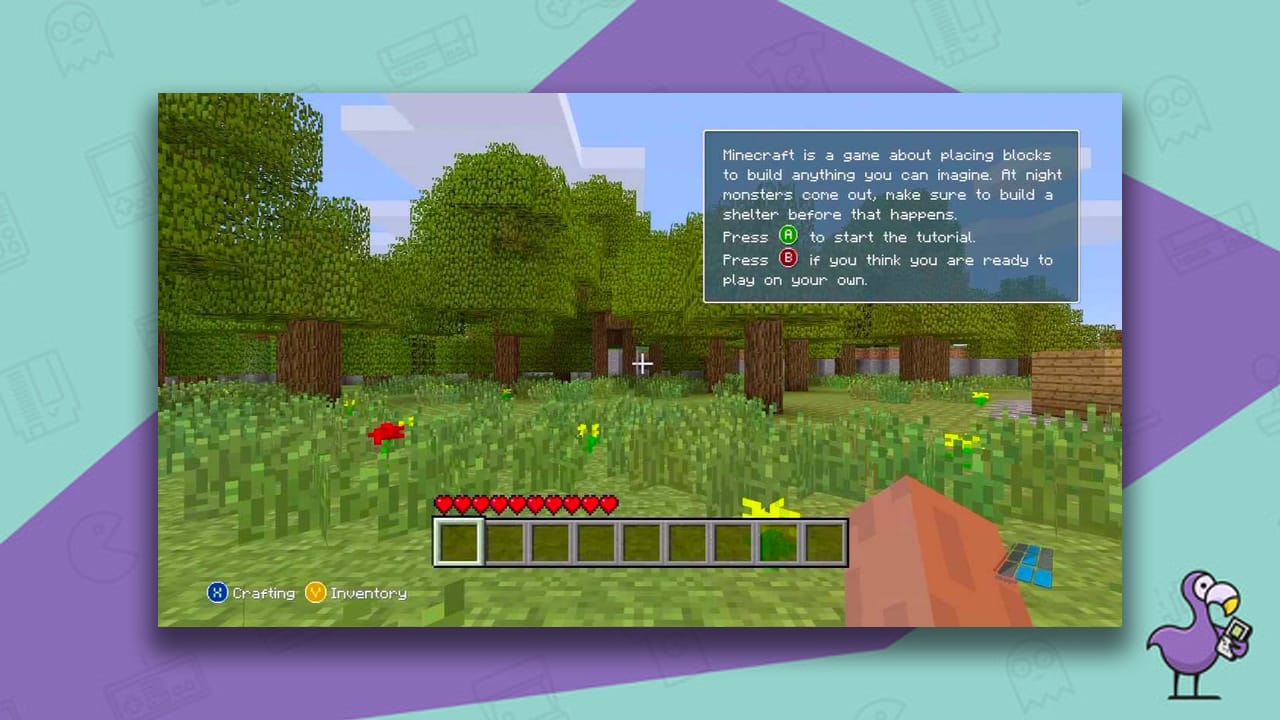The width and height of the screenshot is (1280, 720).
Task: Select the highlighted first hotbar slot
Action: [458, 541]
